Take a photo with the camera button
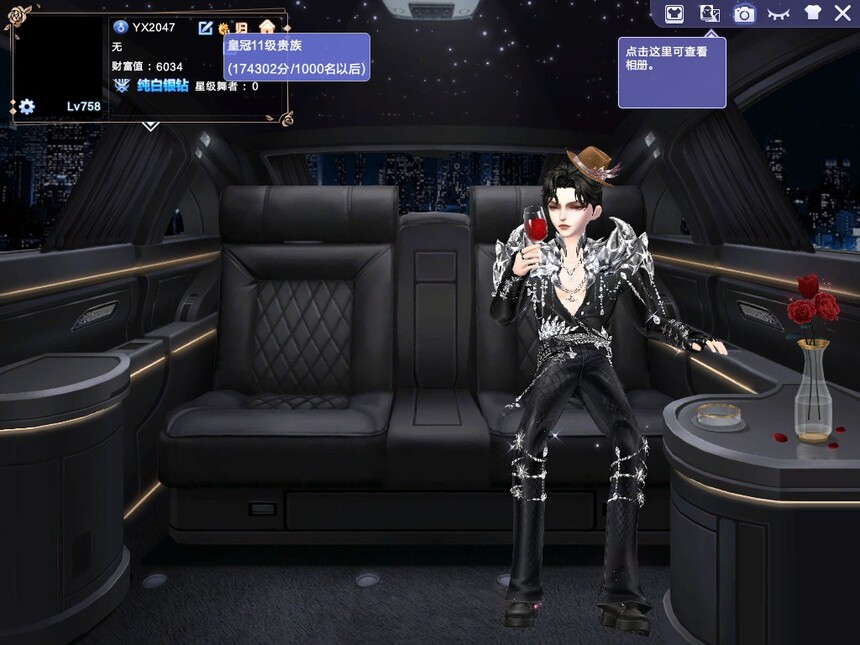This screenshot has height=645, width=860. click(x=744, y=13)
